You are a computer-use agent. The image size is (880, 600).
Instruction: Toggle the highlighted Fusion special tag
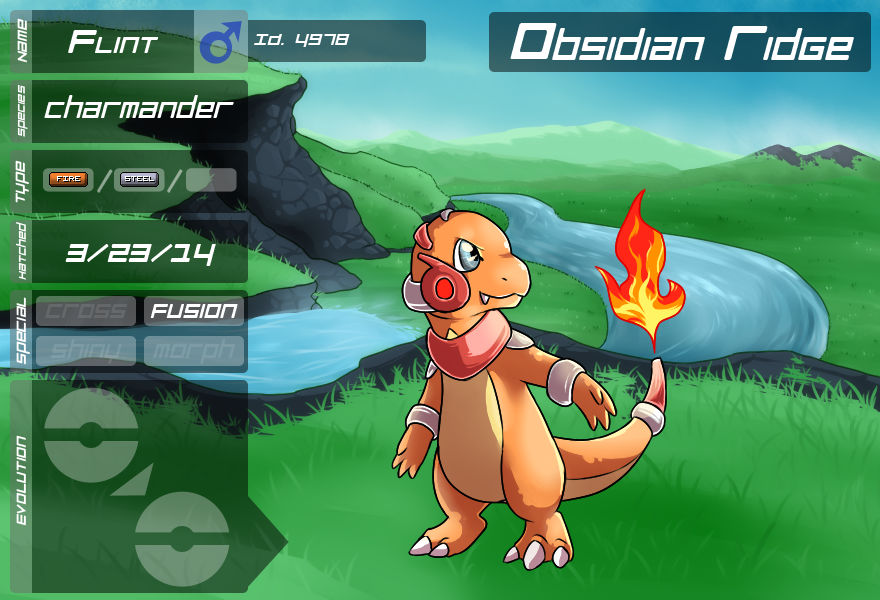194,311
